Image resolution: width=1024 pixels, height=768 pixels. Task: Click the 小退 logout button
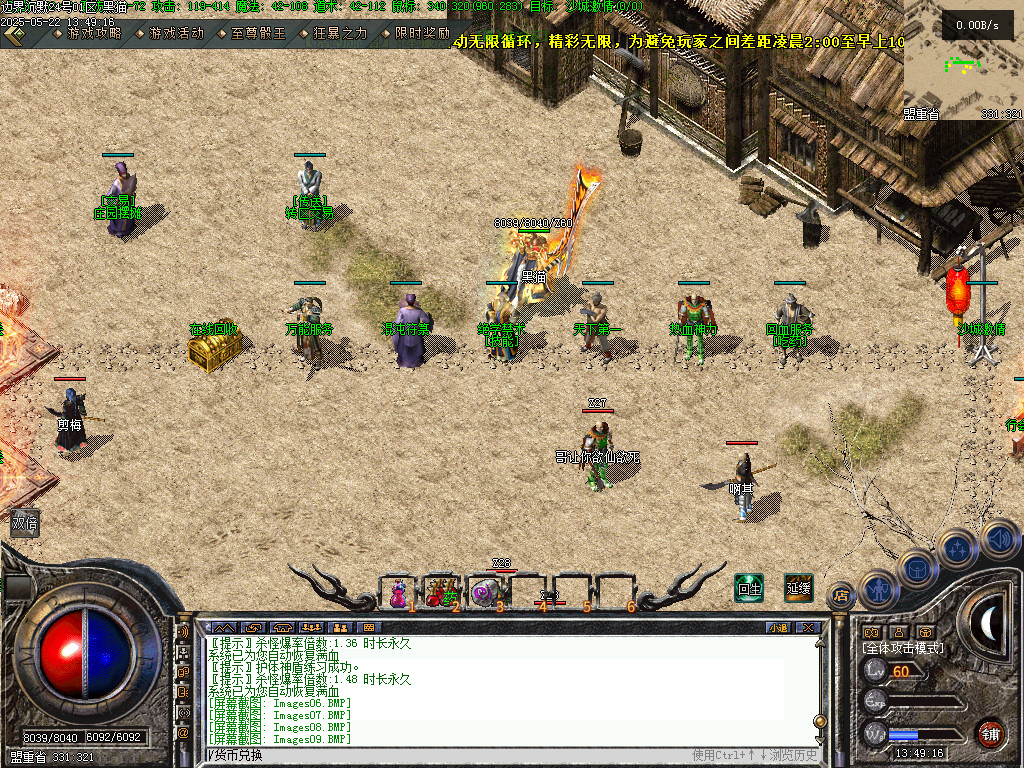point(778,628)
